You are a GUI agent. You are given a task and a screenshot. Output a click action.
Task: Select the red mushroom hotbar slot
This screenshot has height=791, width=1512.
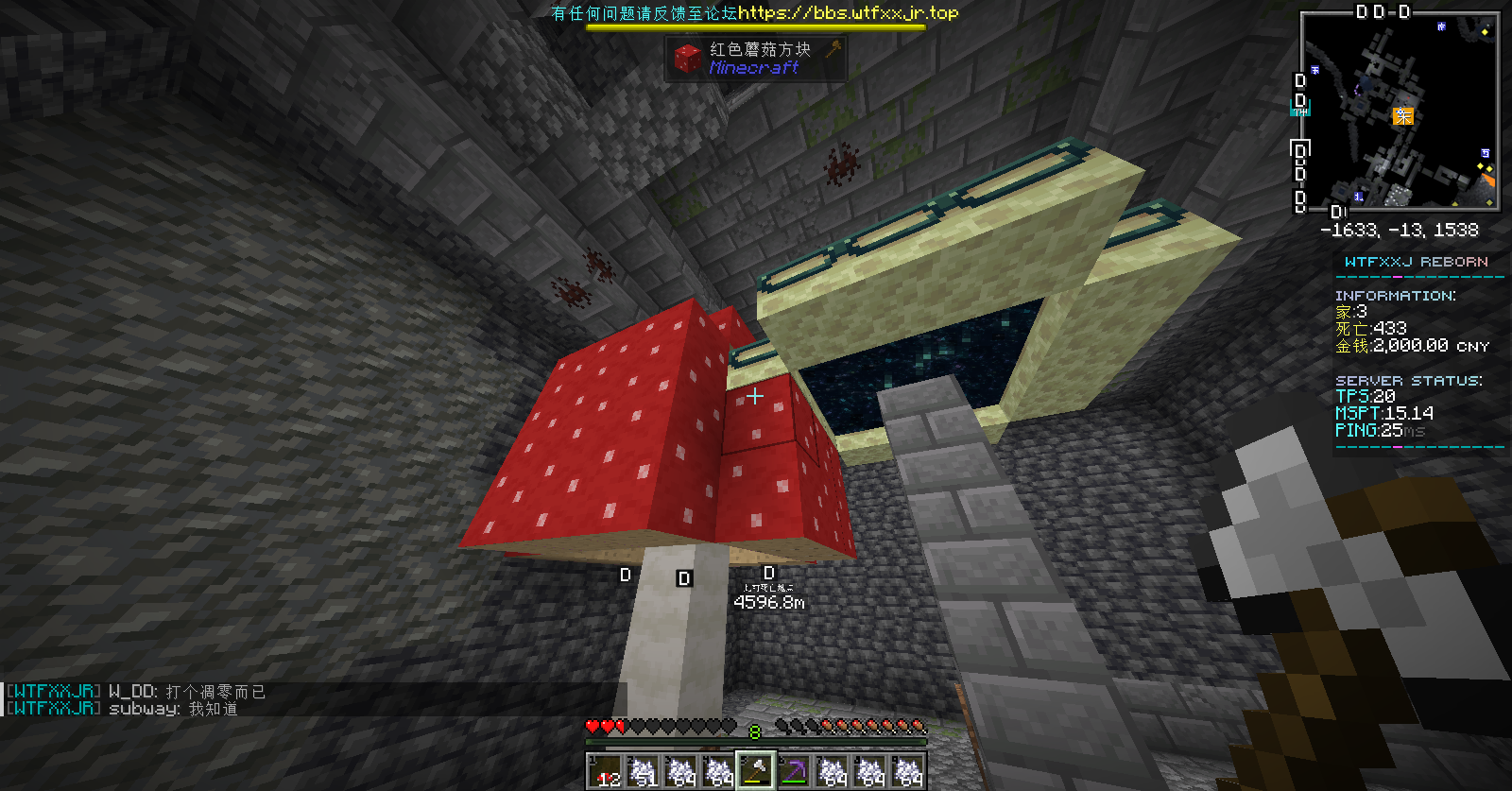(606, 771)
